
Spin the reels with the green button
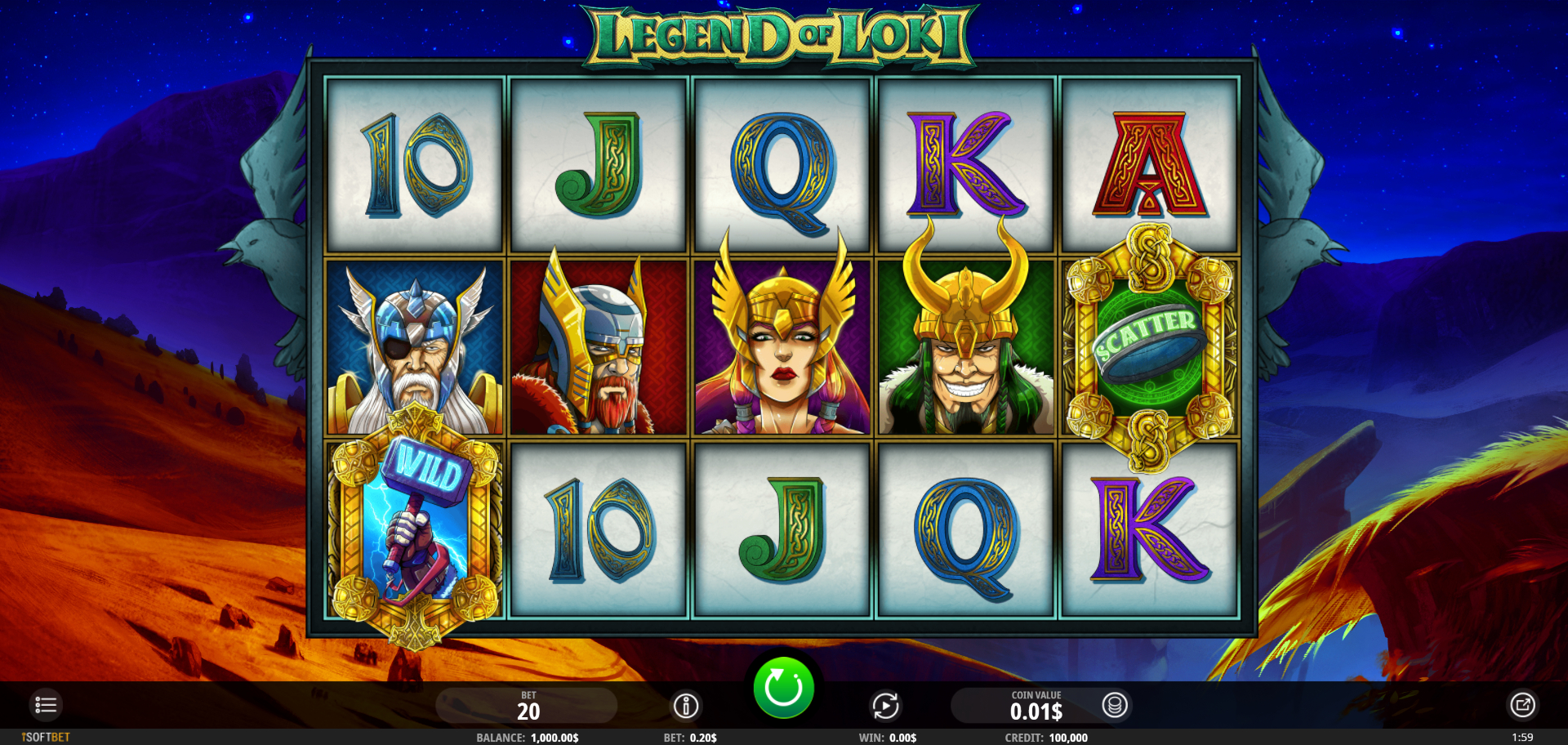(x=783, y=687)
